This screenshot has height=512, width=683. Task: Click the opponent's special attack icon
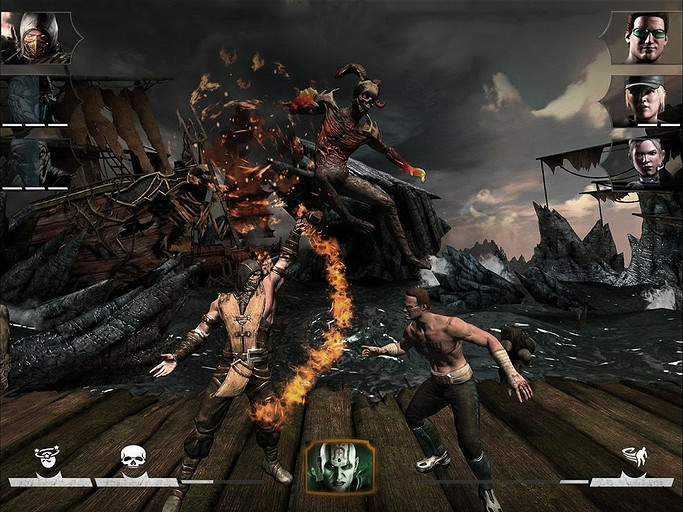[633, 459]
